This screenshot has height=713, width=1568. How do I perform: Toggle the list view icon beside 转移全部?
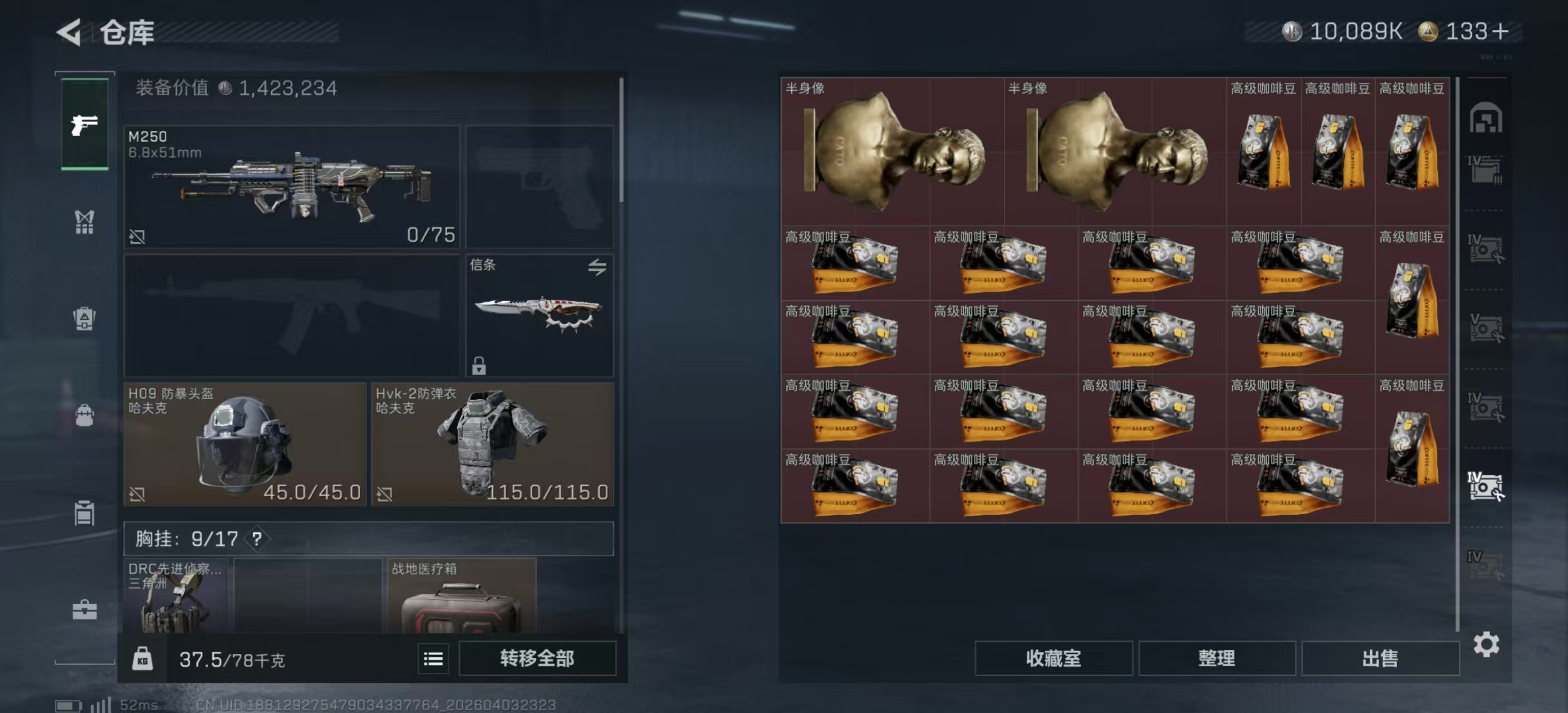point(433,658)
